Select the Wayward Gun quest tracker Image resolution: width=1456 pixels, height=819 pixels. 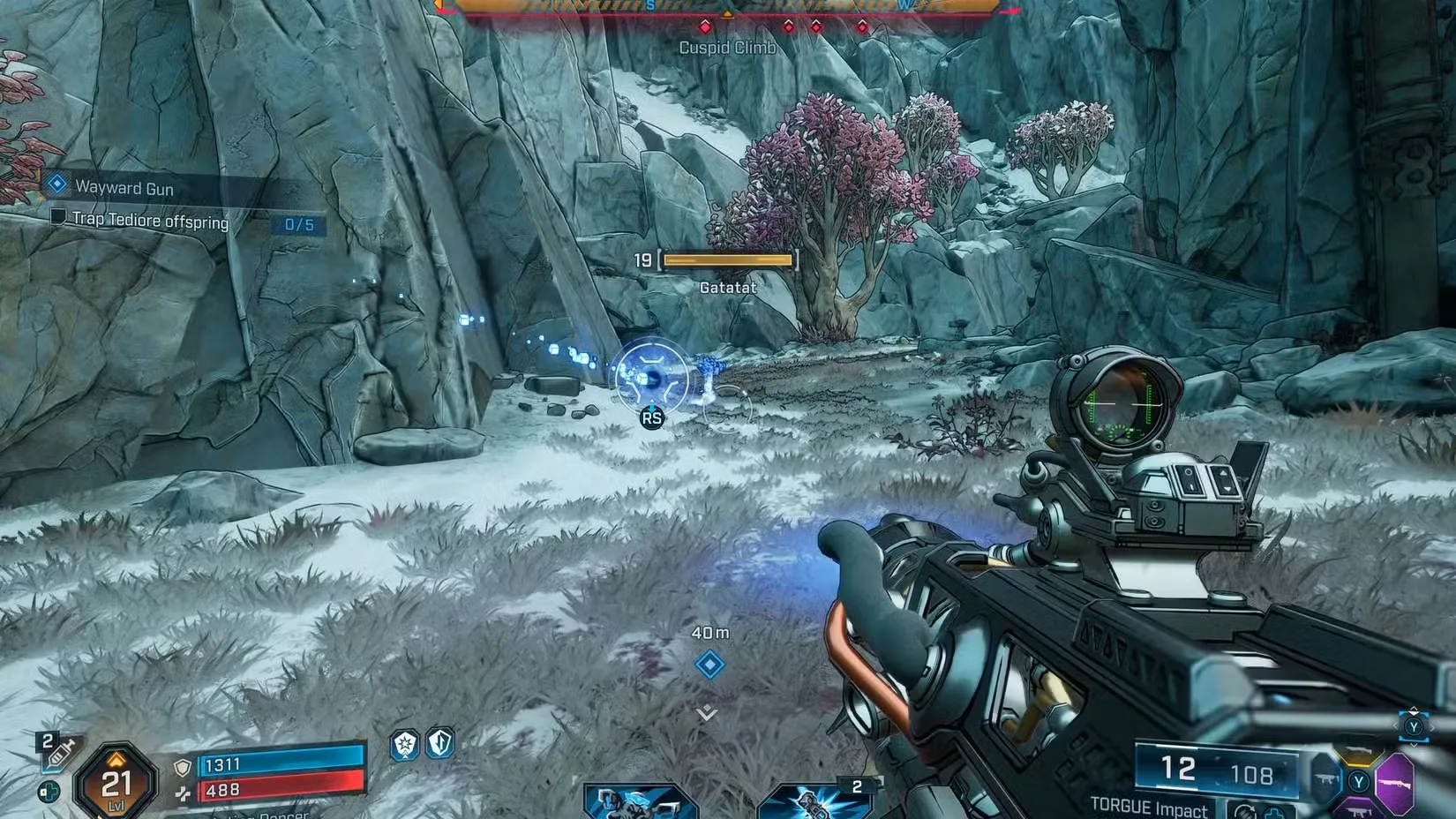pyautogui.click(x=124, y=187)
